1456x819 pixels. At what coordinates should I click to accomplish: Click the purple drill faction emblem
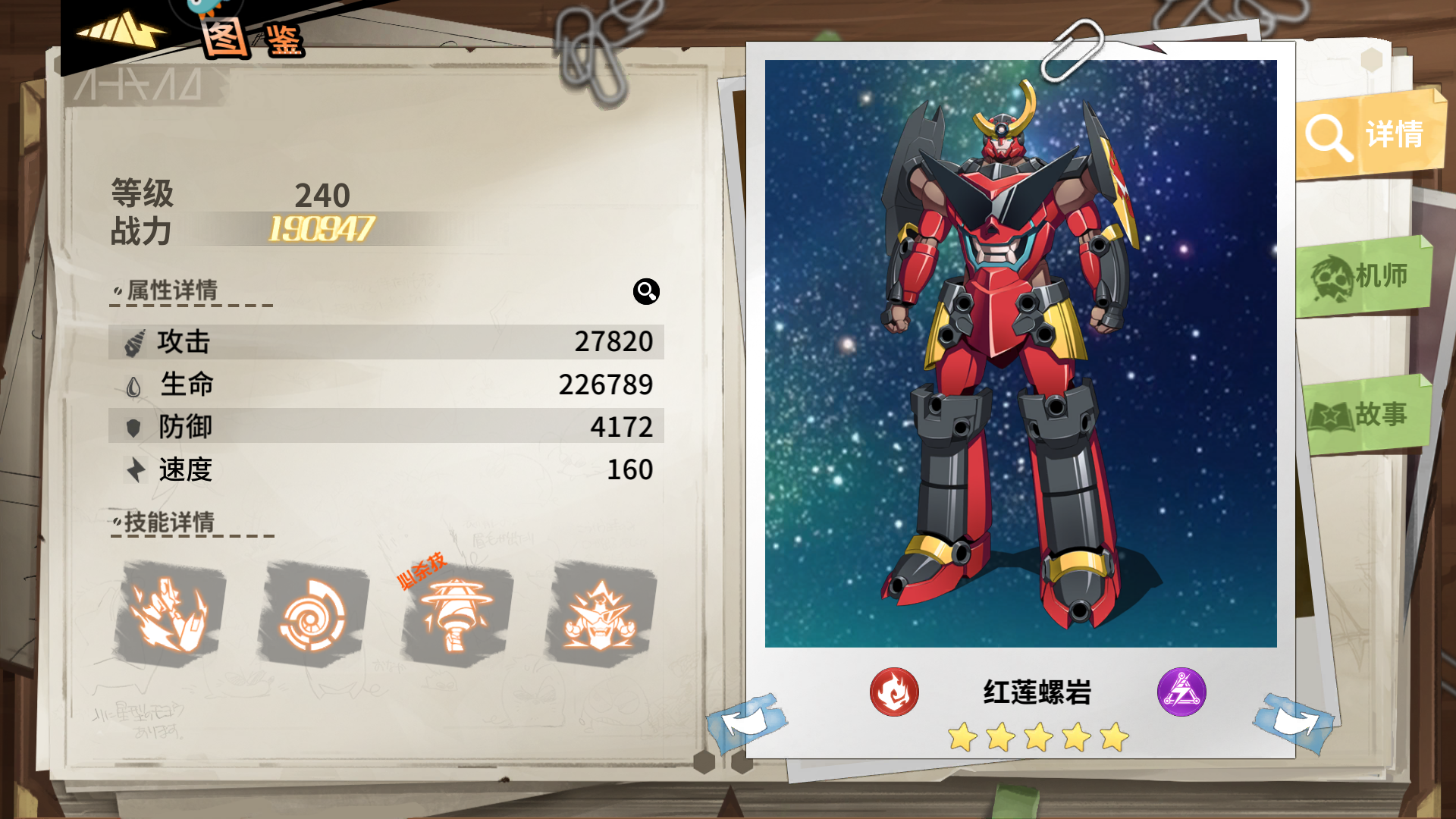(1181, 691)
